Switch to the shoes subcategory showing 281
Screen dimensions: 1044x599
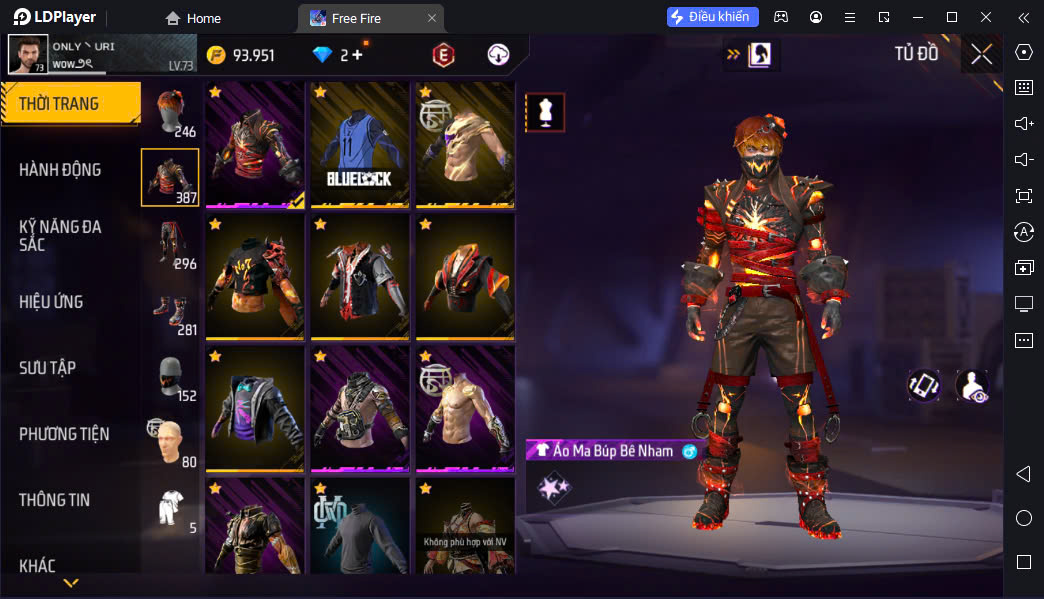coord(171,310)
